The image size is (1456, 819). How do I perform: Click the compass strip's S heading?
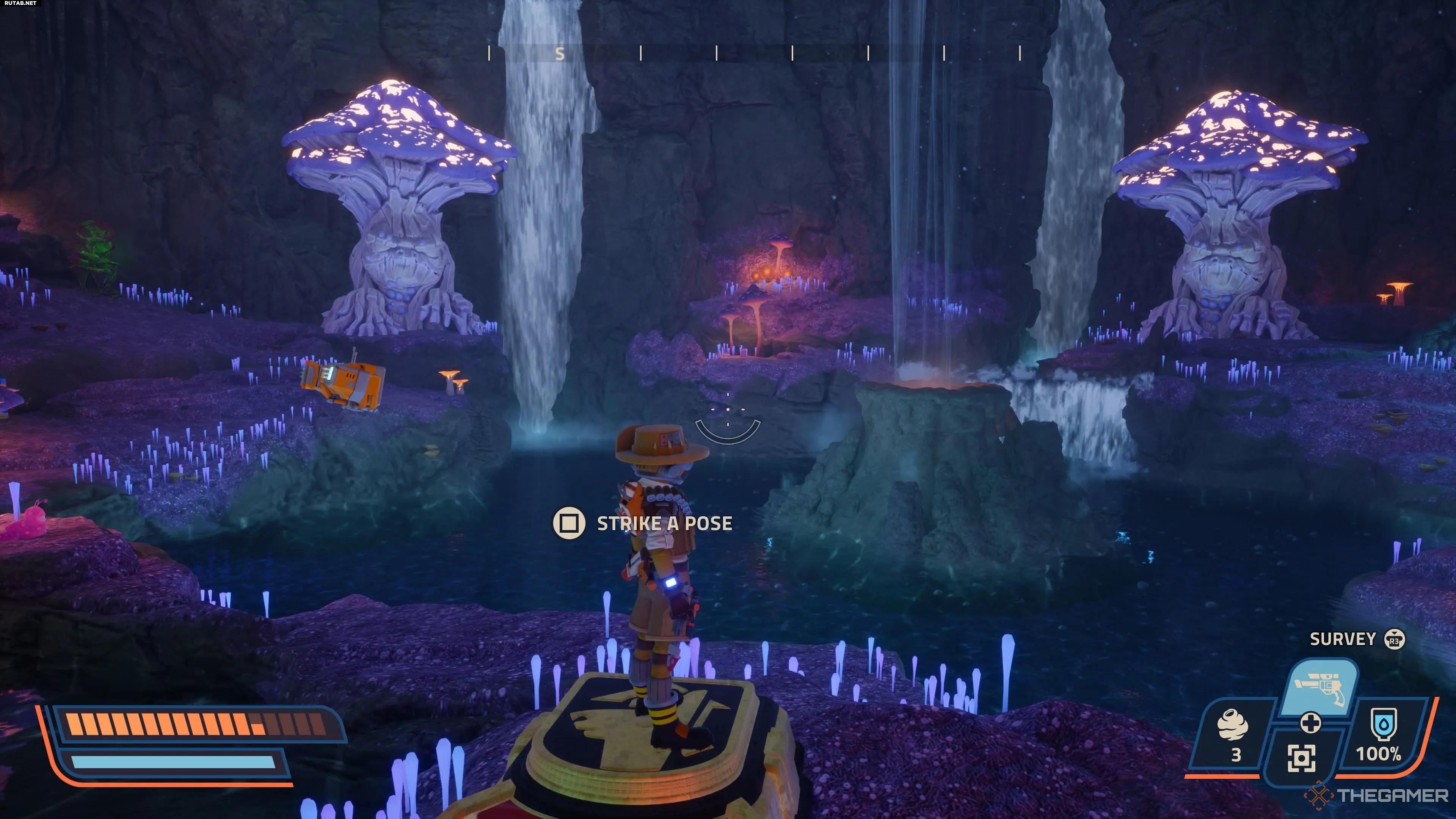[560, 54]
